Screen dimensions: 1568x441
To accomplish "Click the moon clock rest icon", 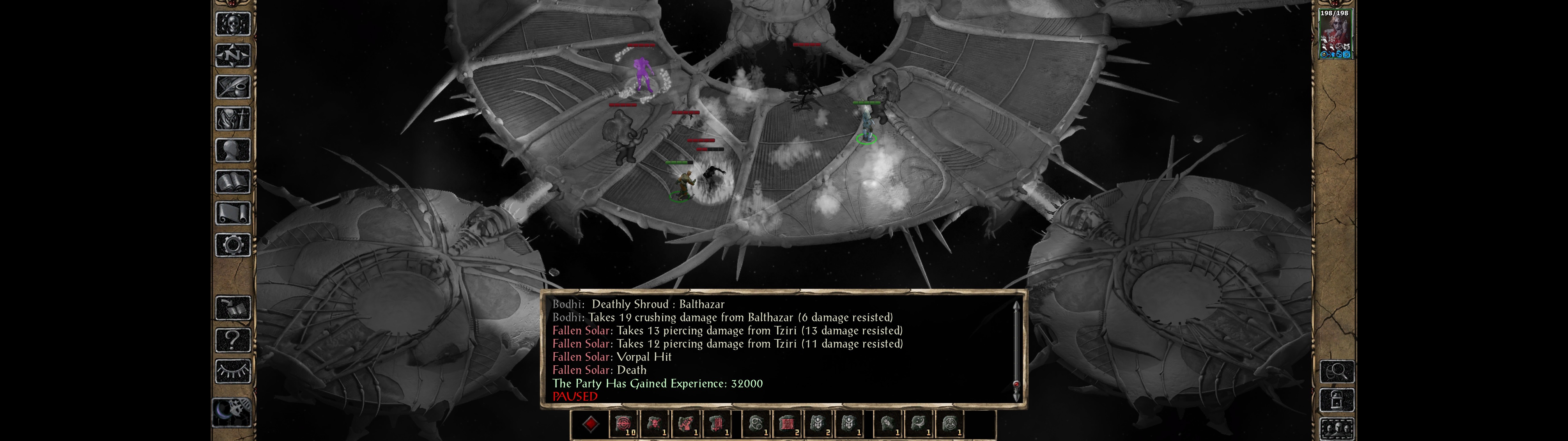I will (x=232, y=411).
